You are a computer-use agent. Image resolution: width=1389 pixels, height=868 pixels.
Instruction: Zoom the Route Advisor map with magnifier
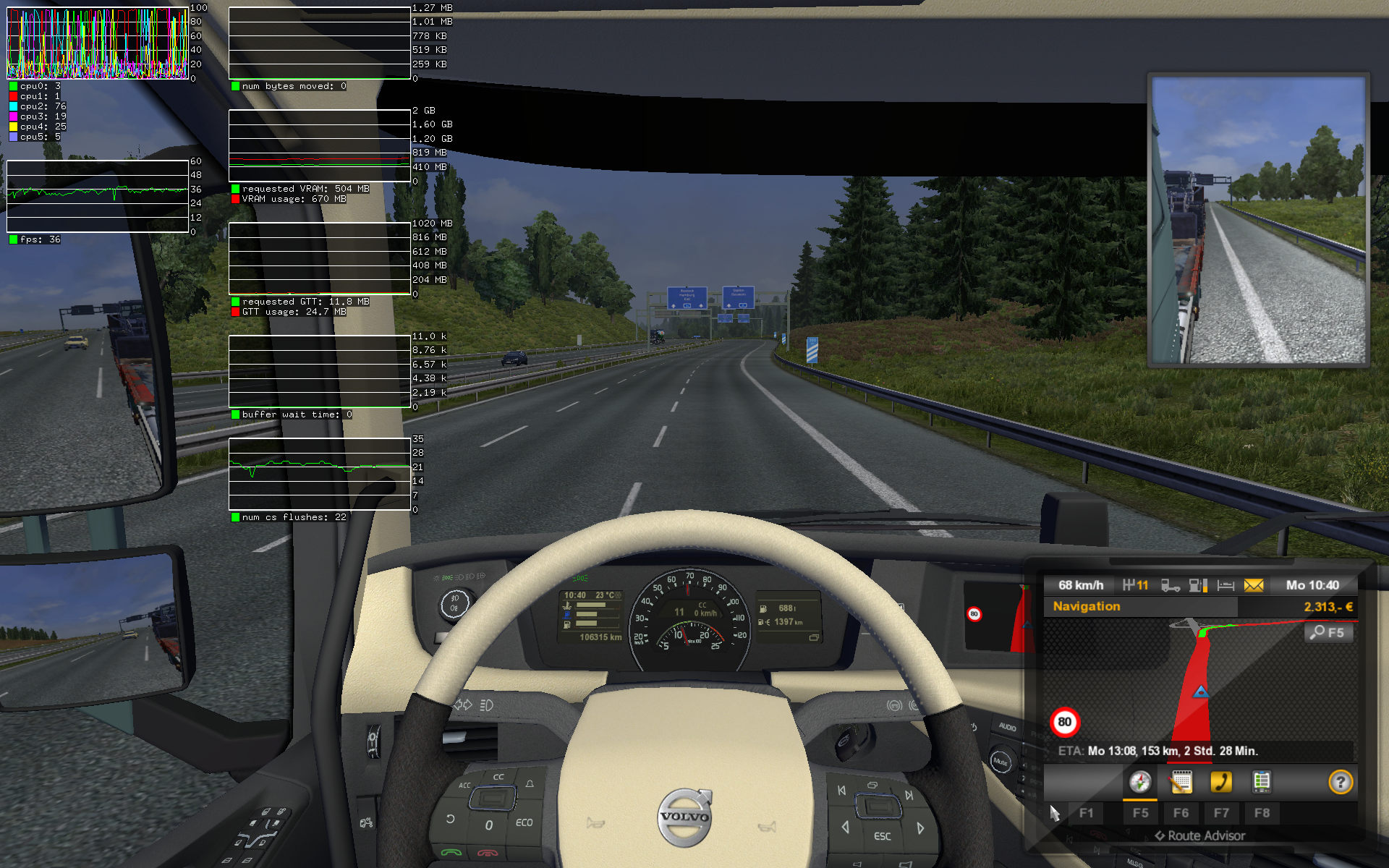point(1328,632)
